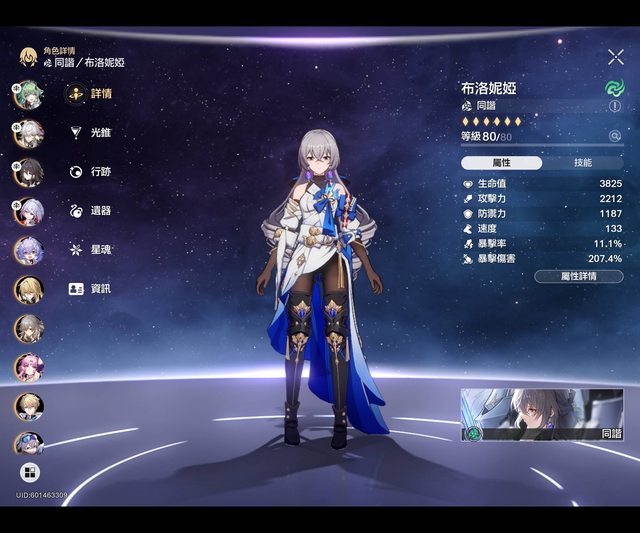This screenshot has height=533, width=640.
Task: Select the green-haired character portrait
Action: pyautogui.click(x=28, y=94)
